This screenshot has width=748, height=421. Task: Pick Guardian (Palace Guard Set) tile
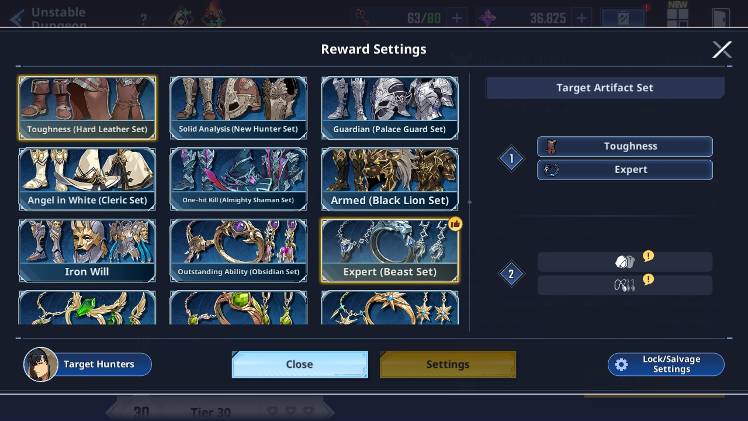coord(389,107)
